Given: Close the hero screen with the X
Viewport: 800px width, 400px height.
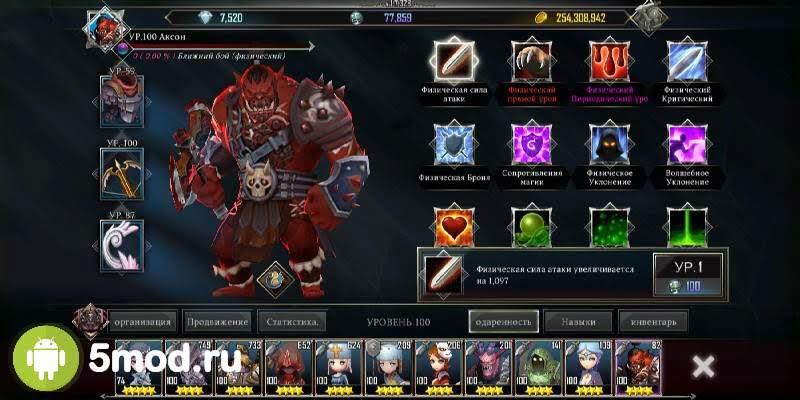Looking at the screenshot, I should [x=703, y=366].
